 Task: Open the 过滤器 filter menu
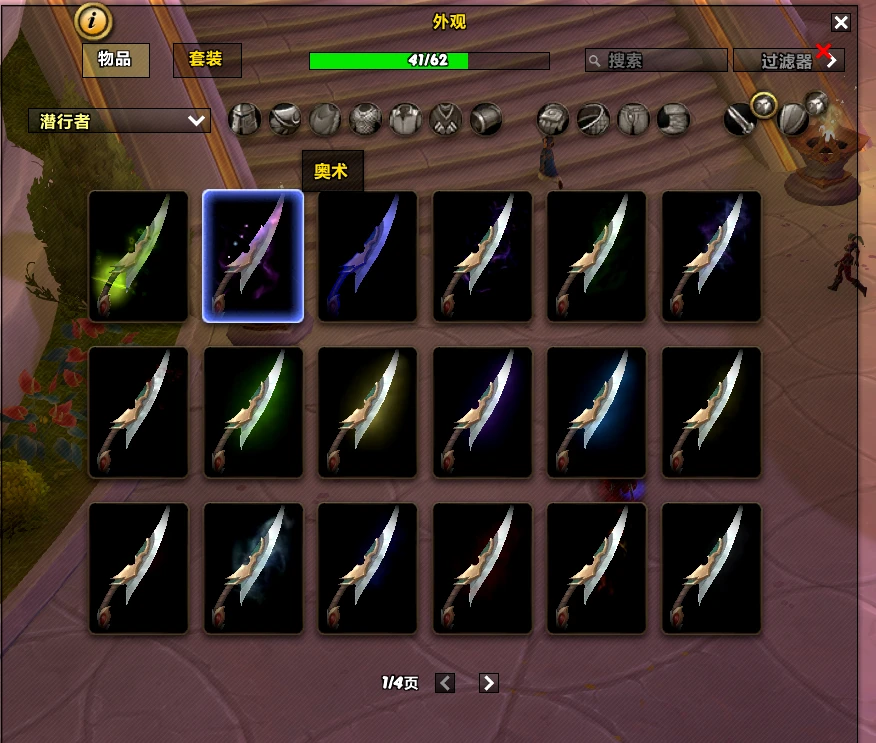(x=789, y=60)
